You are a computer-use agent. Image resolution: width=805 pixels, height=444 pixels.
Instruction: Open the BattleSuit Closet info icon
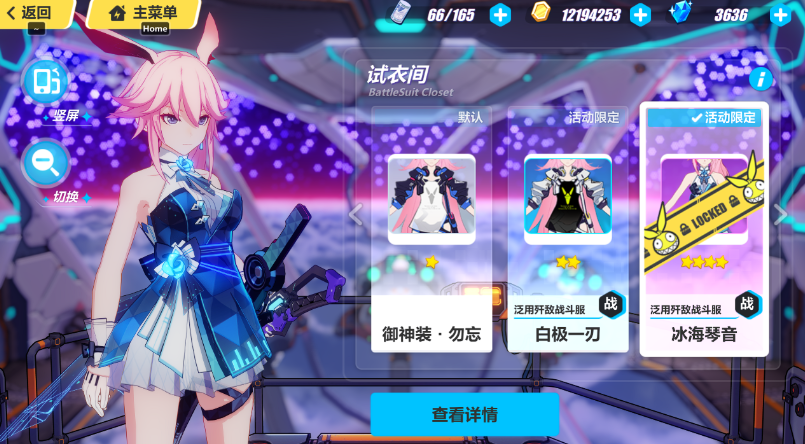(760, 78)
